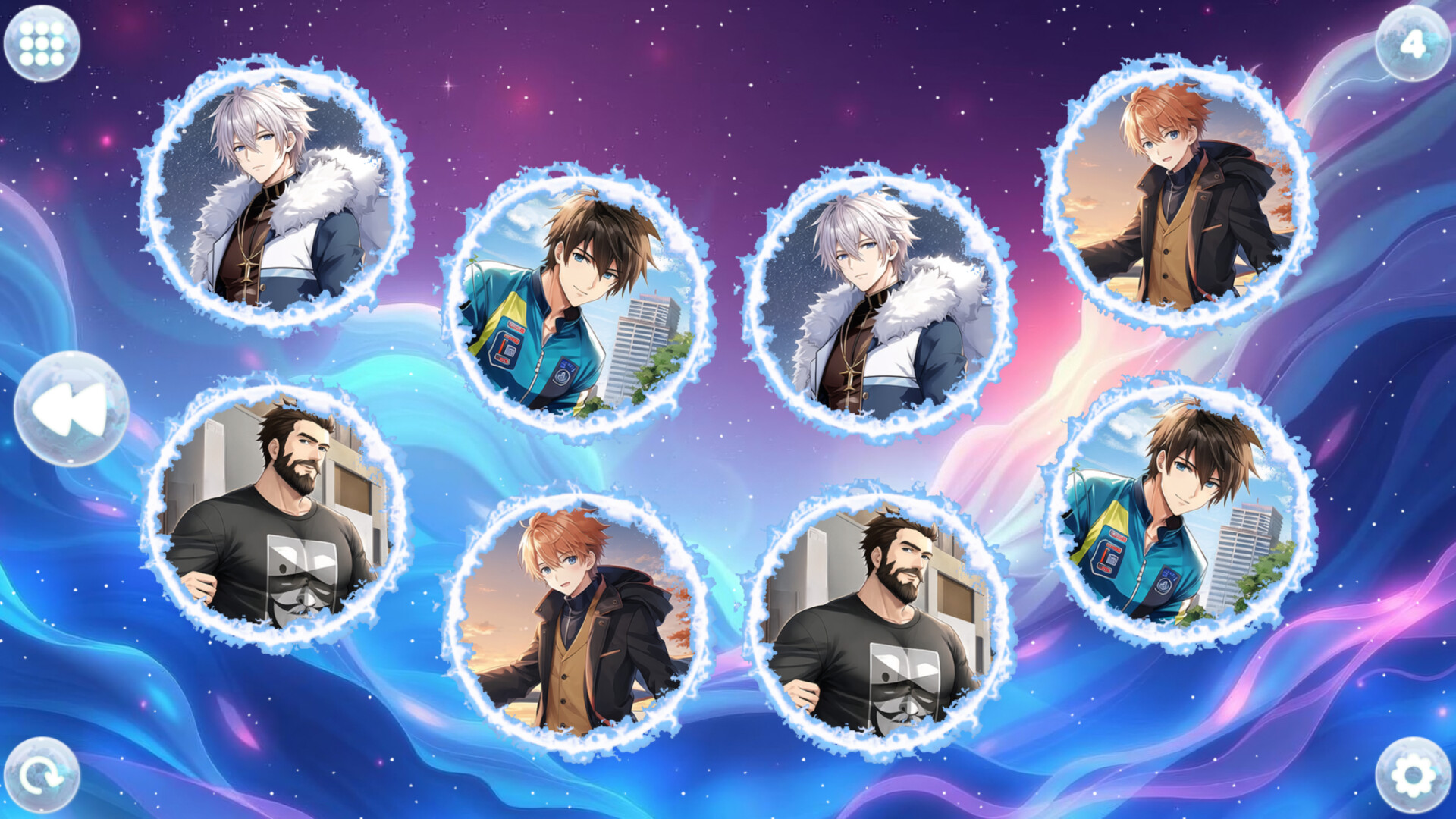Click the moves counter bubble top right
Screen dimensions: 1456x819
1412,43
